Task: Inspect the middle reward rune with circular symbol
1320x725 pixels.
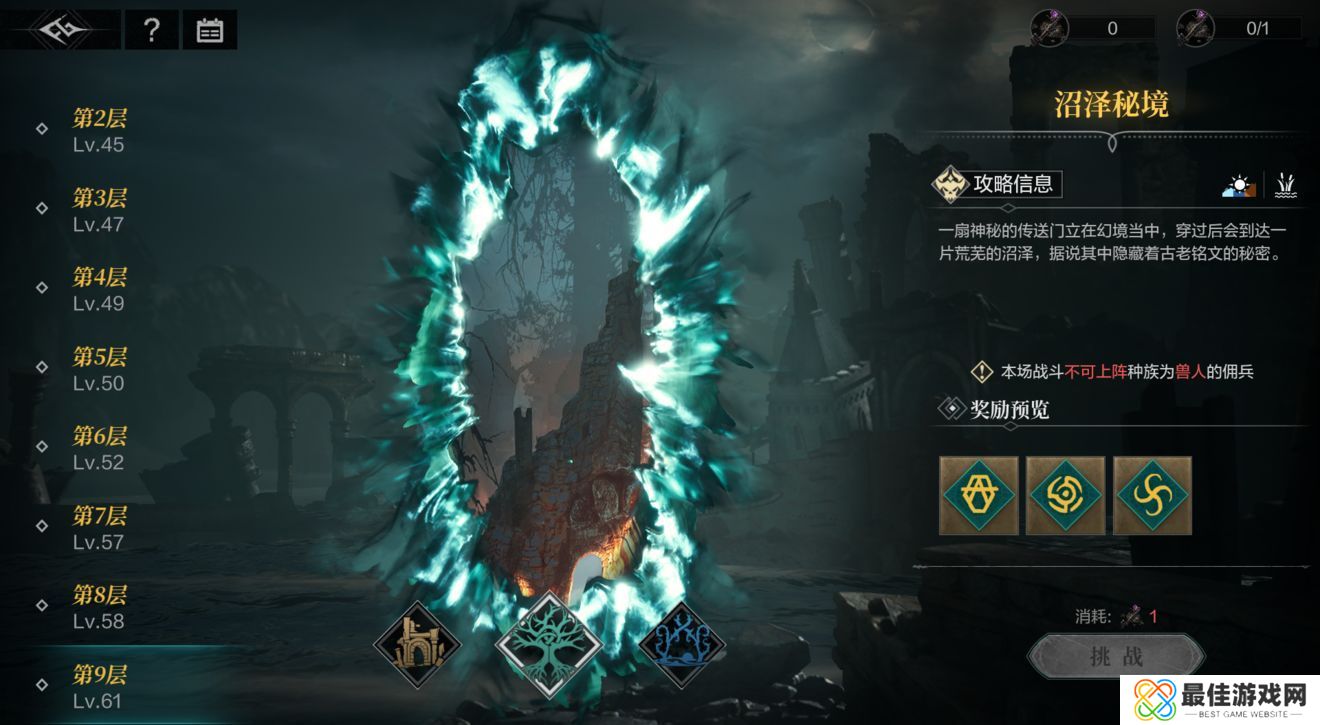Action: 1066,495
